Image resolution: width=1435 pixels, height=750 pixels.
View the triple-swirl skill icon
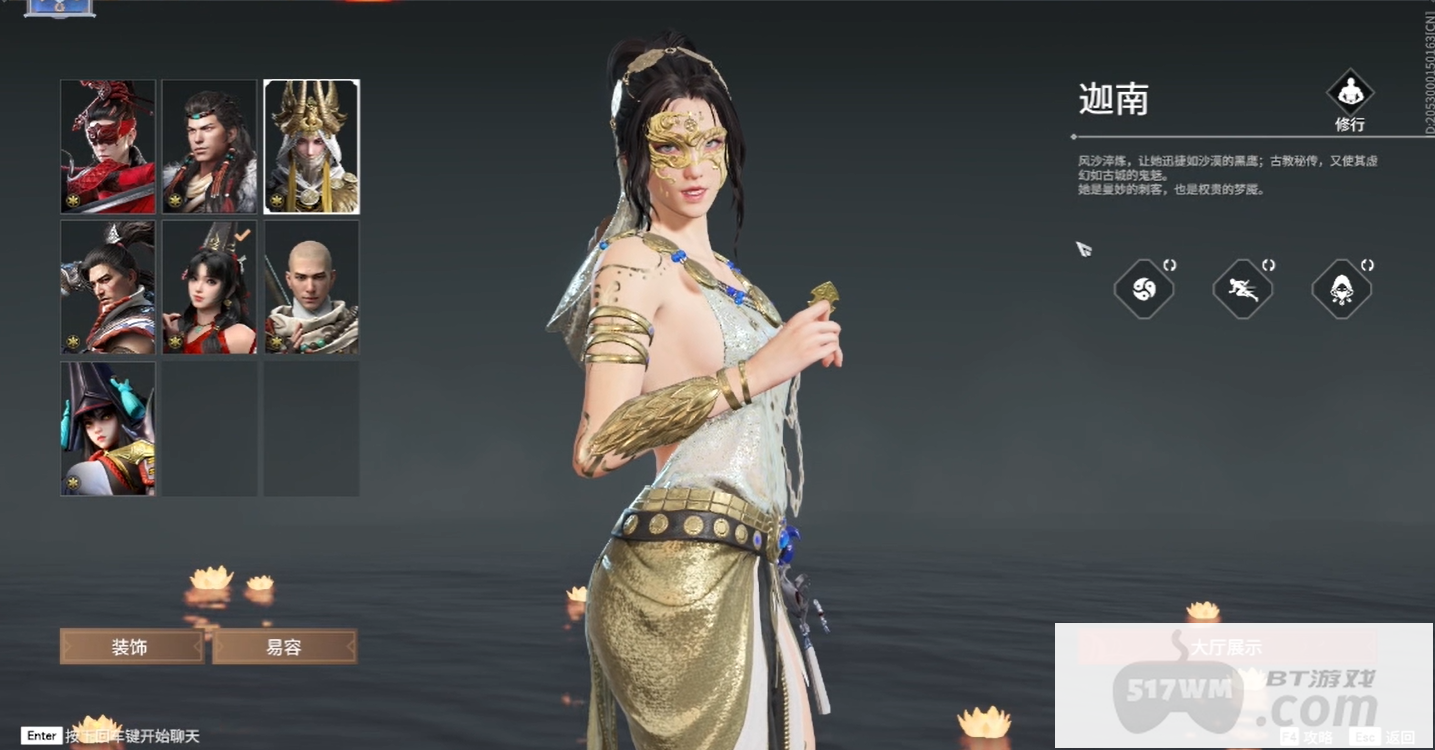coord(1144,290)
